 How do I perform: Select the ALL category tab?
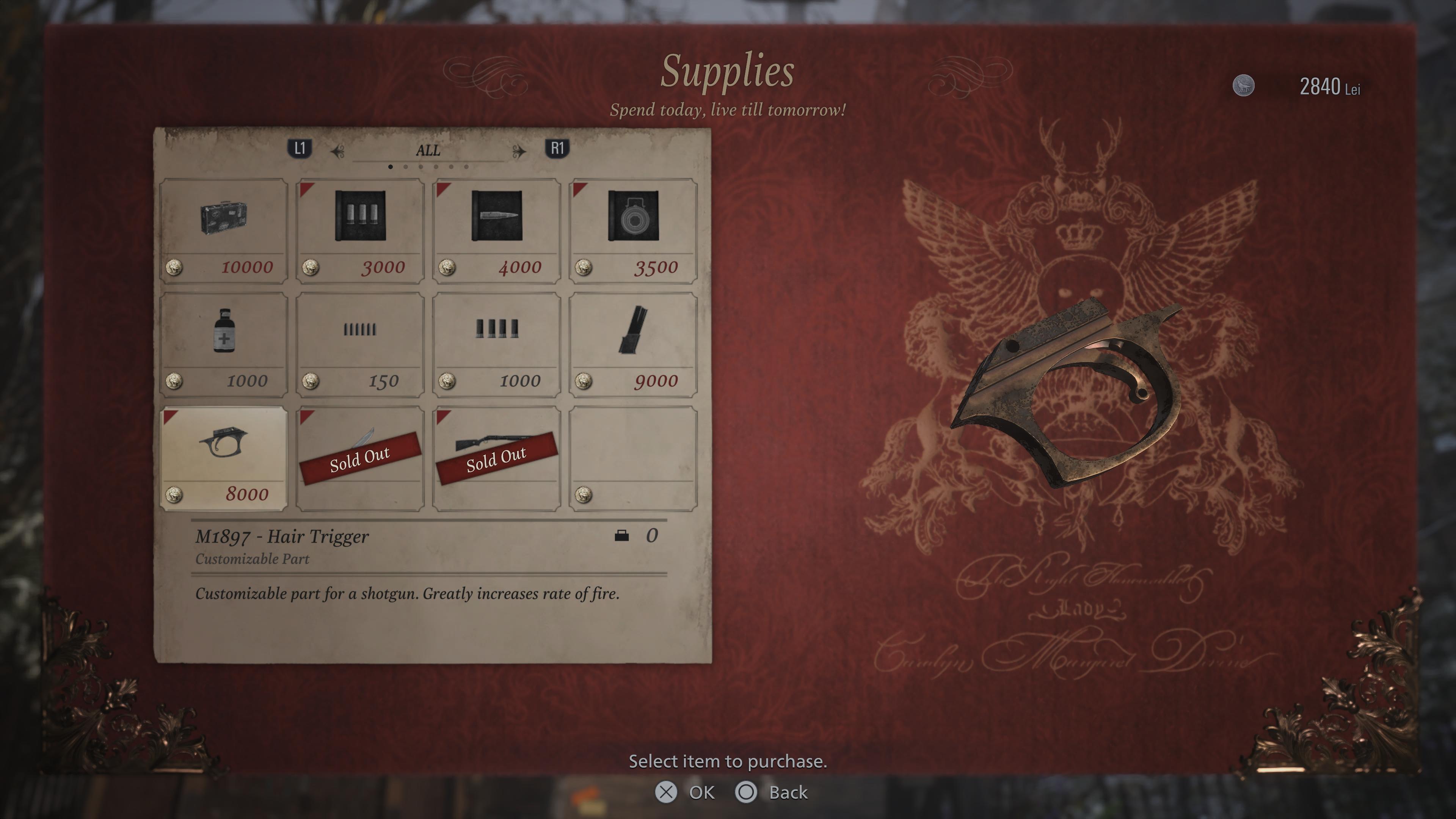tap(428, 151)
